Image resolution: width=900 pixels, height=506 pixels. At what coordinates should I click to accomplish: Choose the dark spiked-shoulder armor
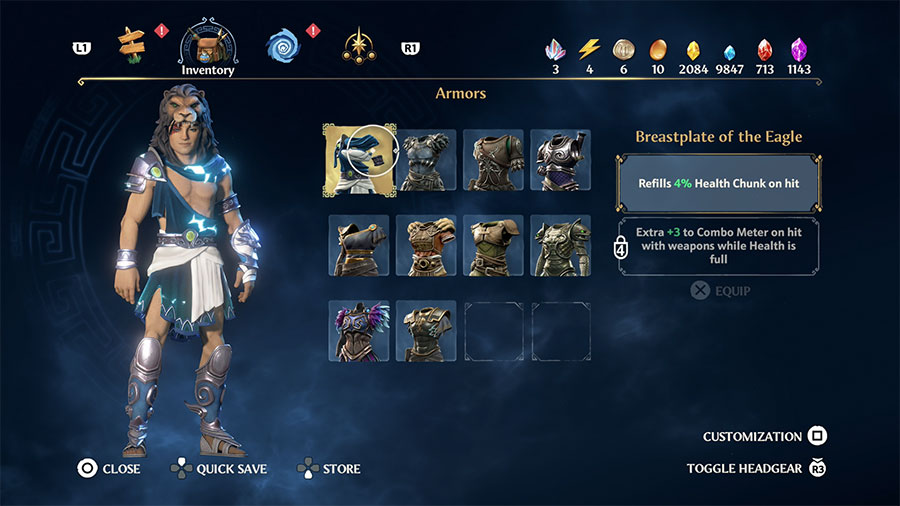click(426, 159)
